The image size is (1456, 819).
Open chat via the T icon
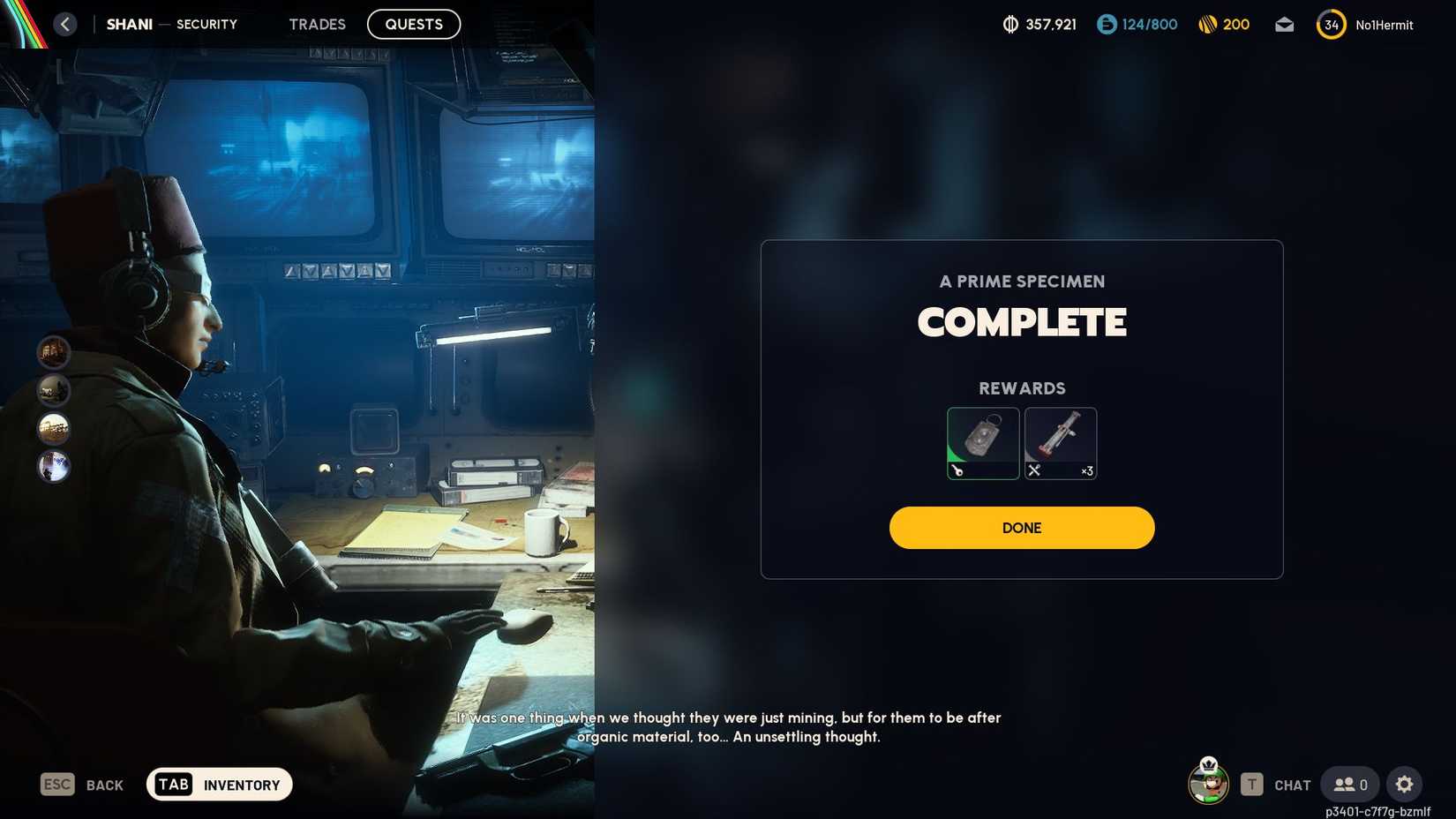[x=1252, y=784]
